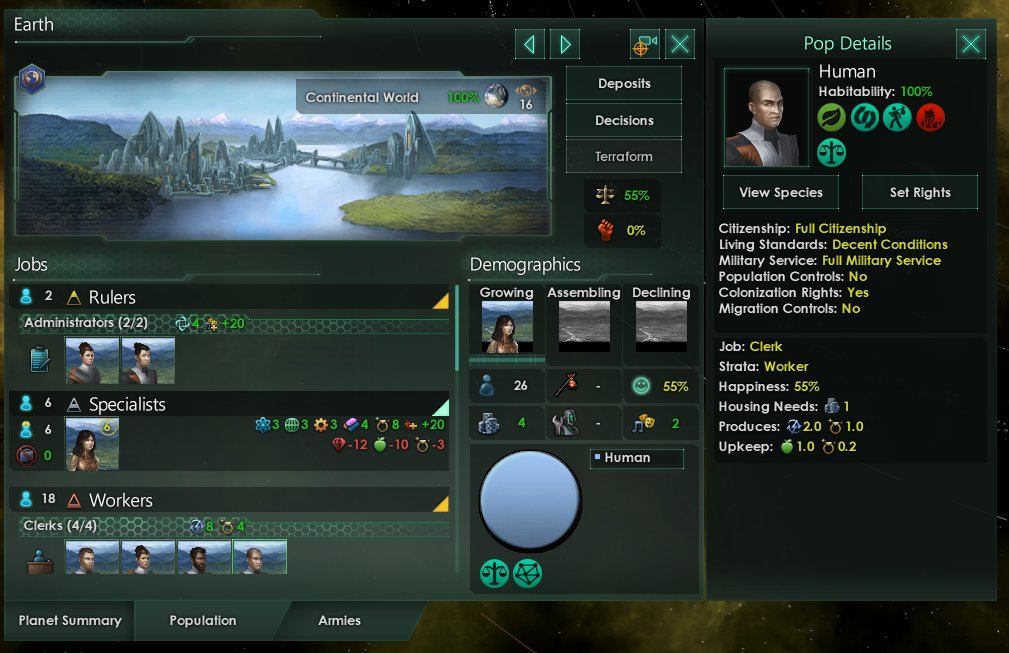Go to the next planet
The height and width of the screenshot is (653, 1009).
pos(565,44)
